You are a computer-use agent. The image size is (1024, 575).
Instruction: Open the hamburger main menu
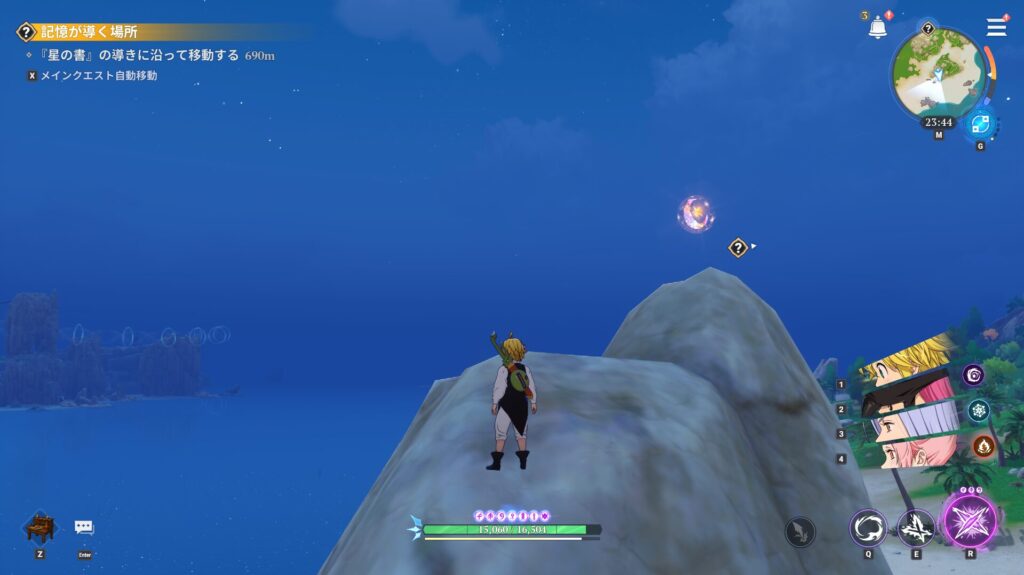tap(996, 27)
